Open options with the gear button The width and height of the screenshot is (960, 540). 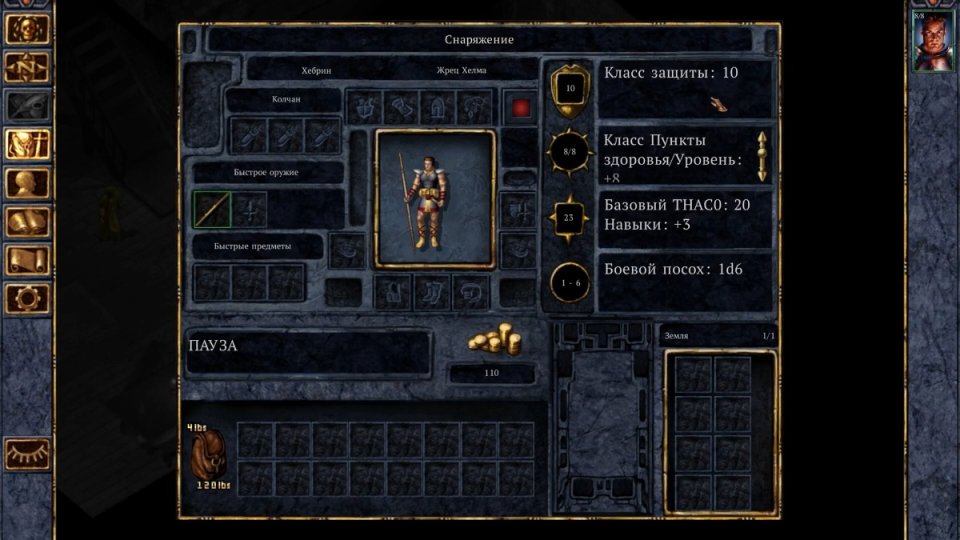coord(28,298)
